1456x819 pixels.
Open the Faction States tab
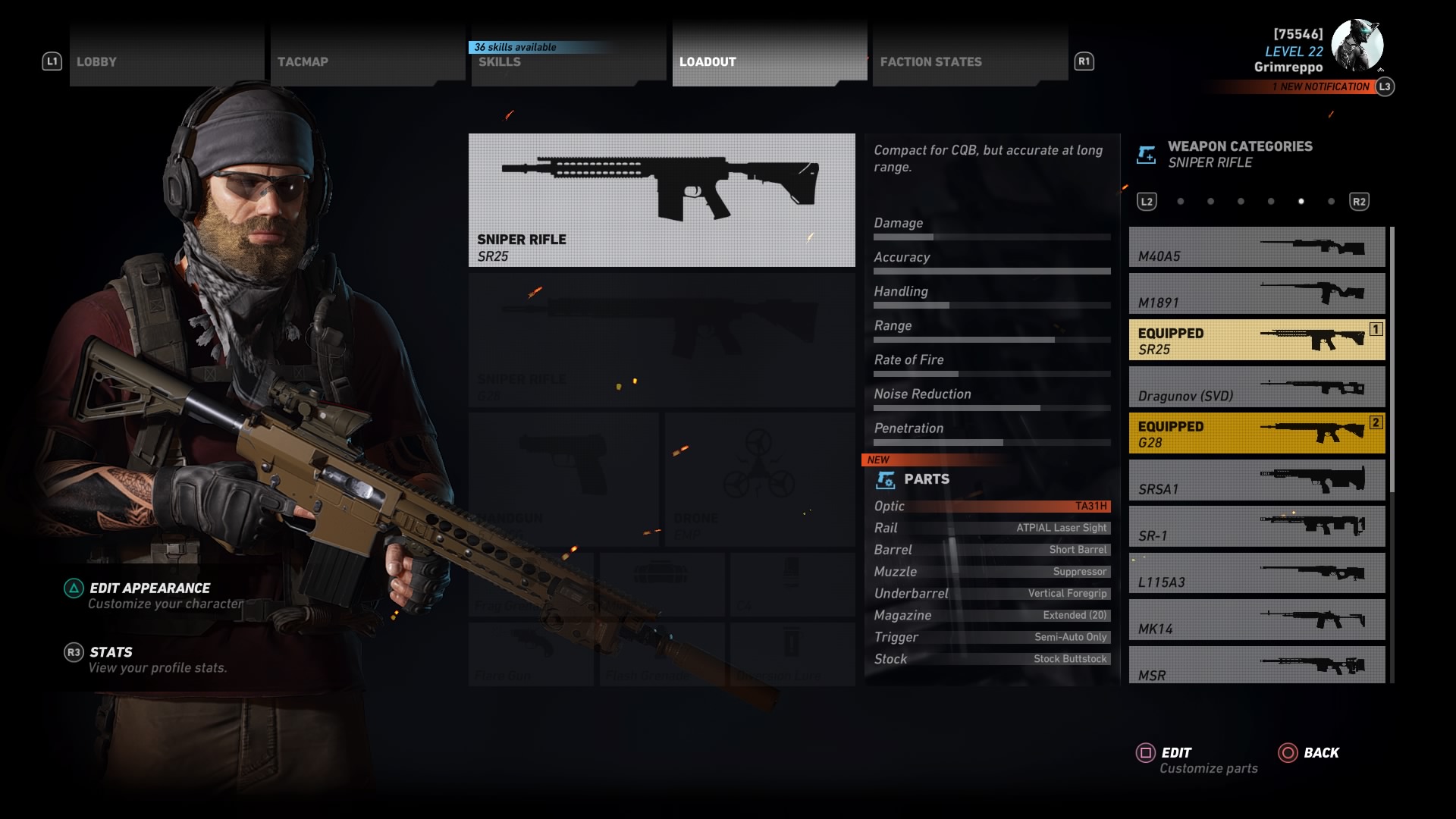(x=970, y=61)
